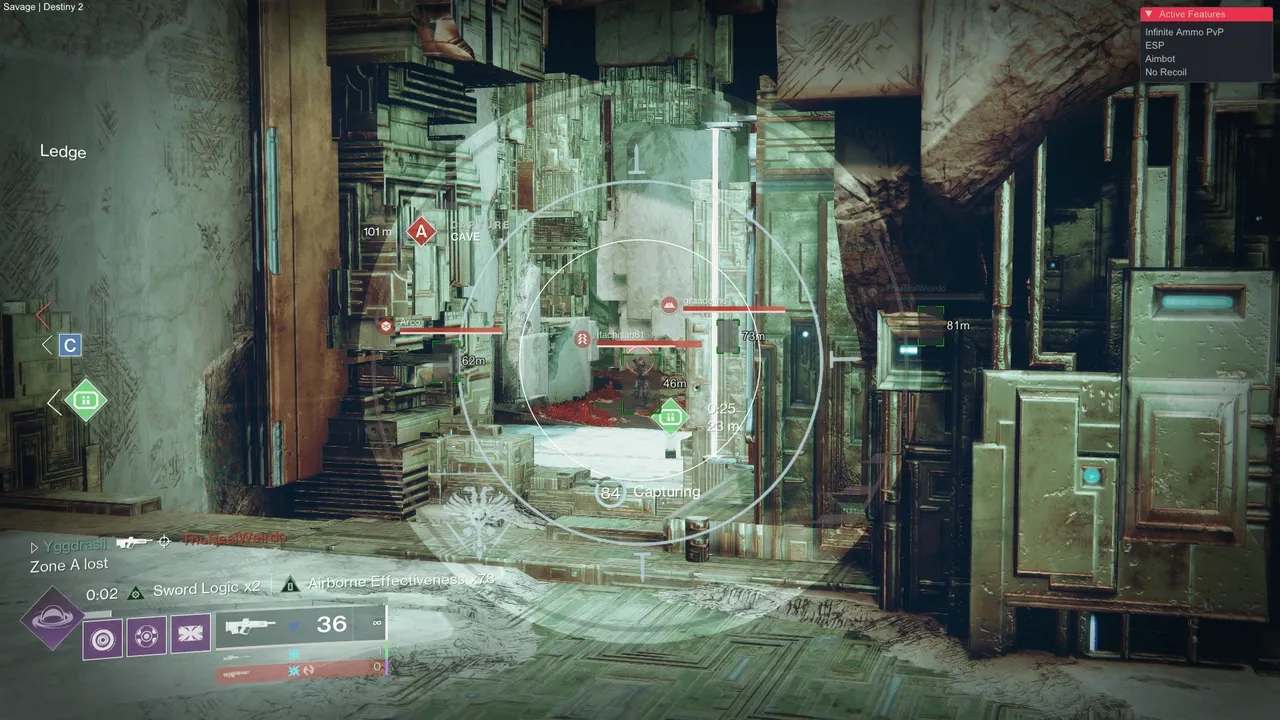
Task: Use the concentric rings ability icon
Action: click(103, 637)
